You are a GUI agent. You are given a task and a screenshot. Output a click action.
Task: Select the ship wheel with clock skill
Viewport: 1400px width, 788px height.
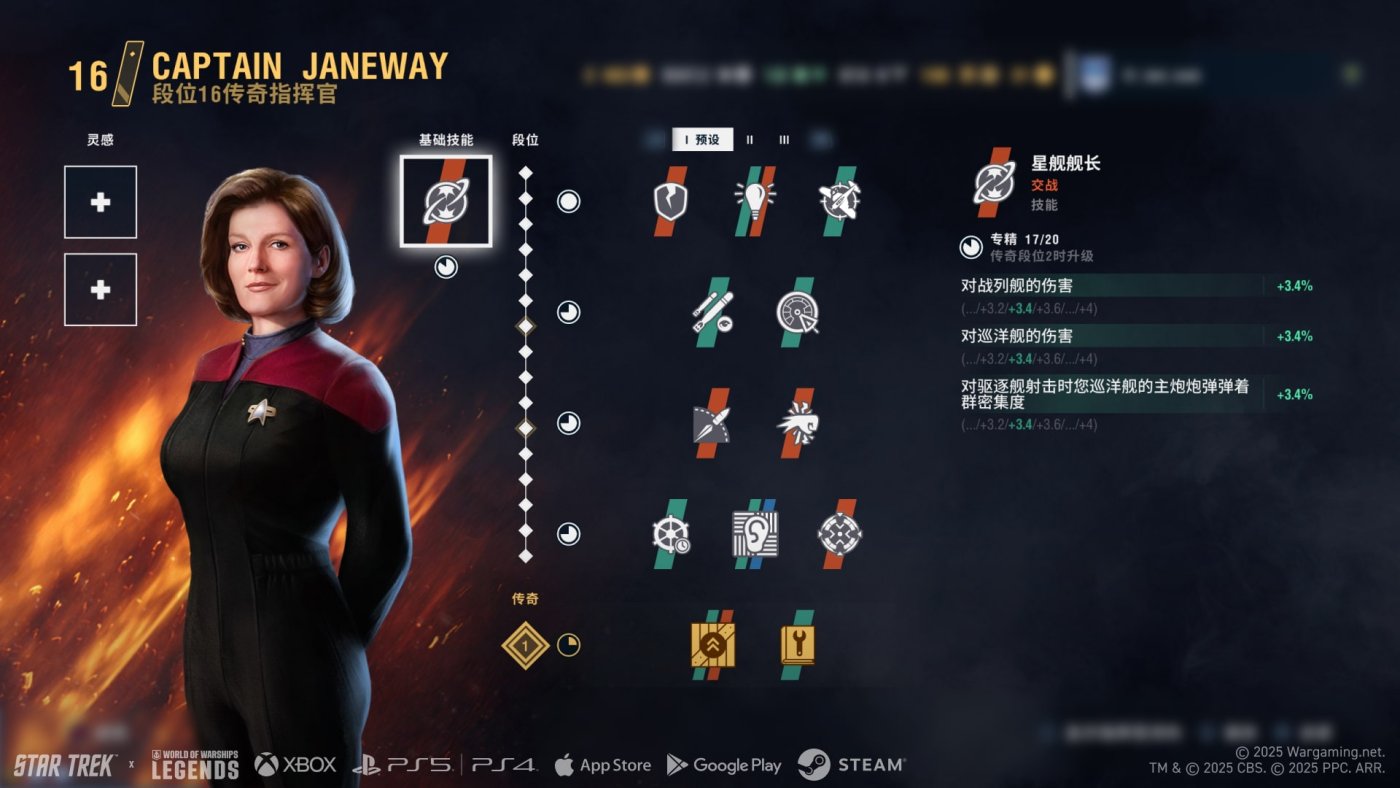[x=670, y=534]
